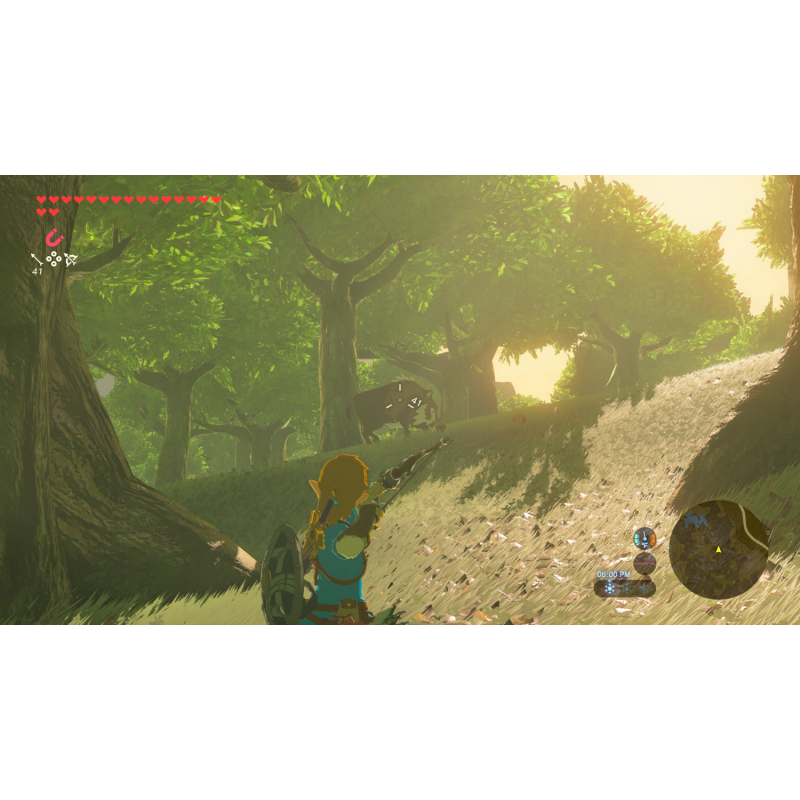The height and width of the screenshot is (800, 800).
Task: Click the yellow player arrow on minimap
Action: (x=718, y=550)
